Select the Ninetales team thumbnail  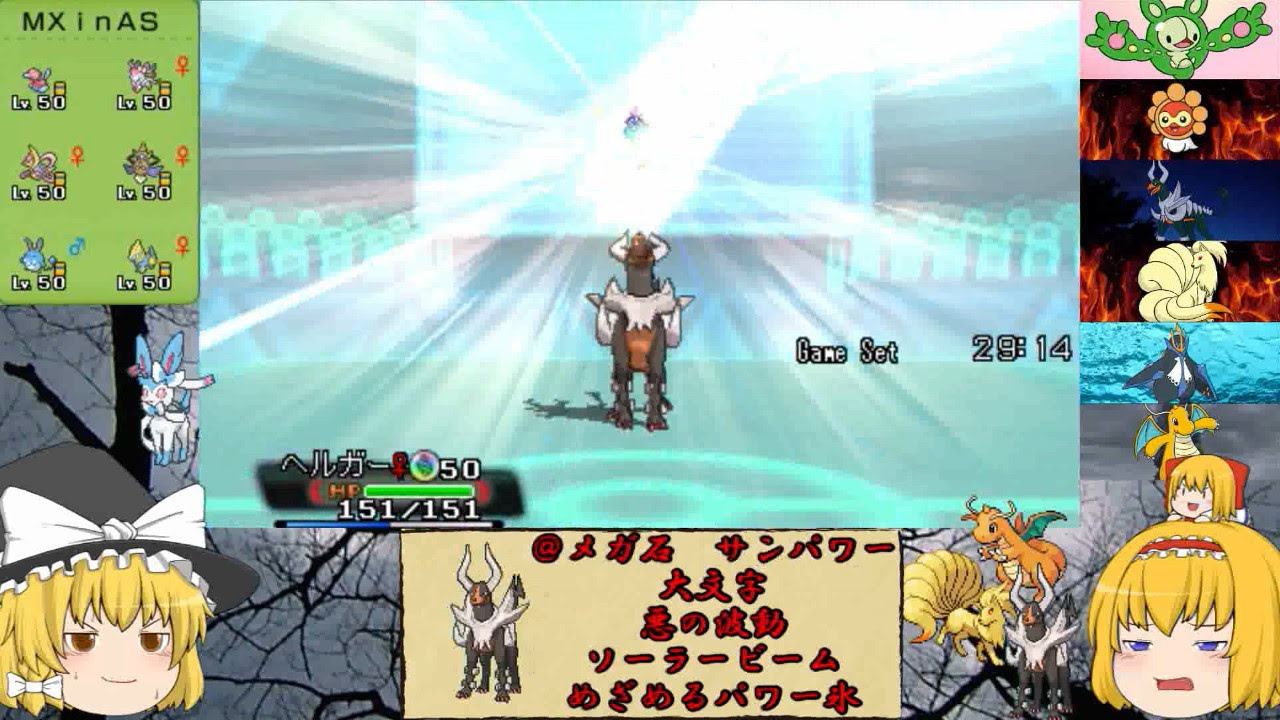pos(1178,281)
